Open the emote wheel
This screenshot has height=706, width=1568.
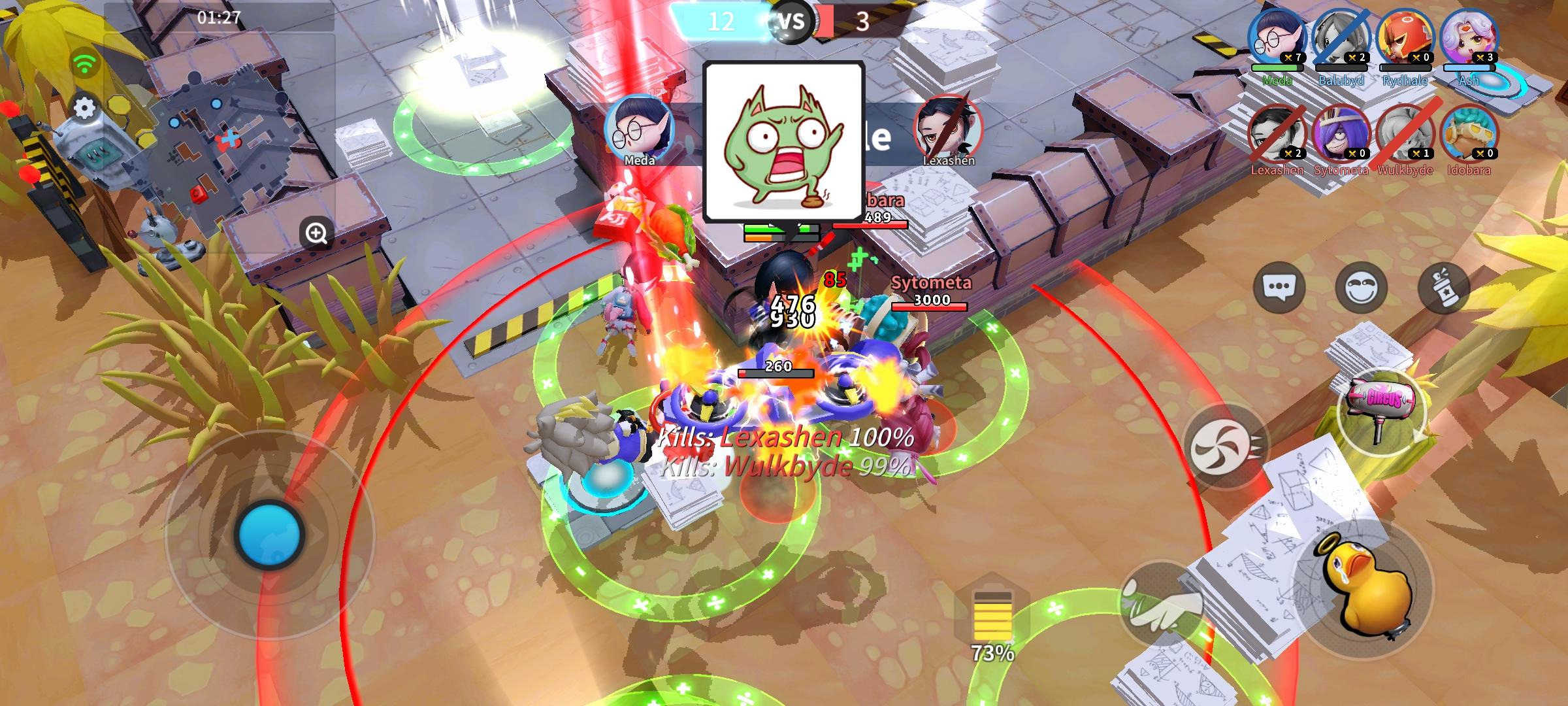pos(1363,286)
